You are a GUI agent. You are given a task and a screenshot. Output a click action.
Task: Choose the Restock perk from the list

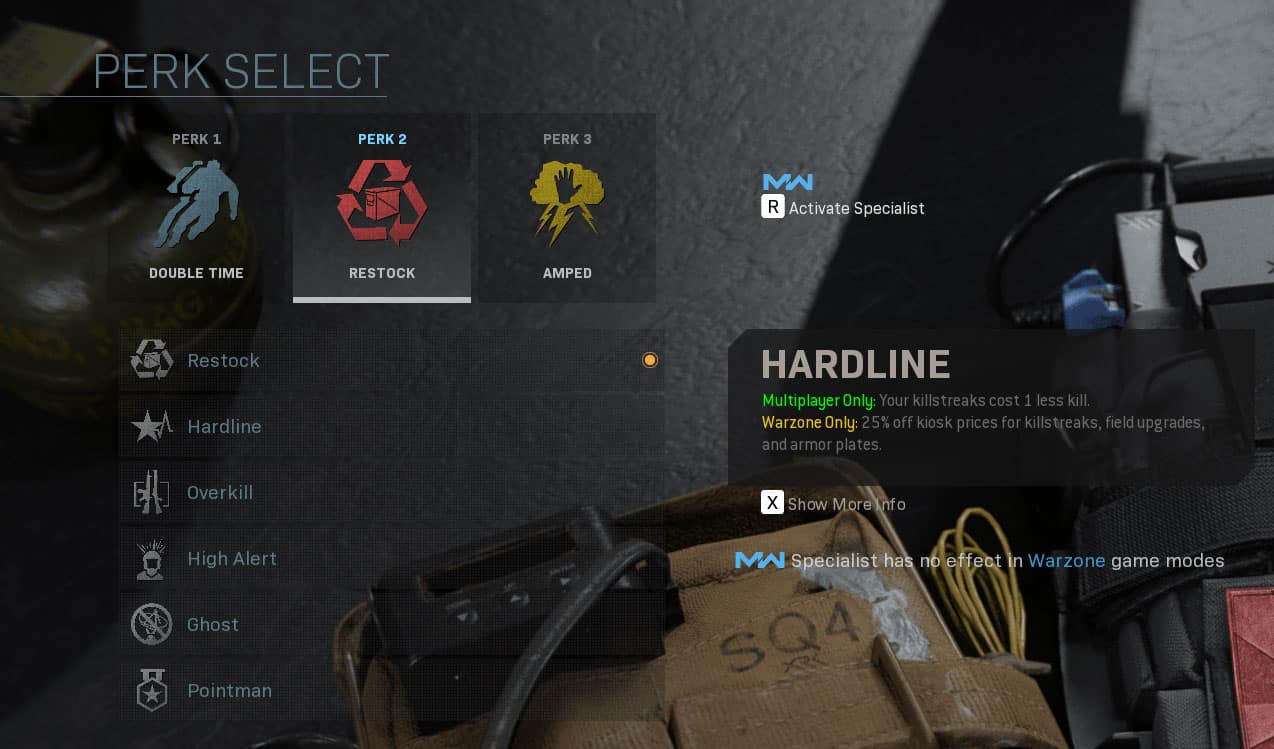[392, 360]
